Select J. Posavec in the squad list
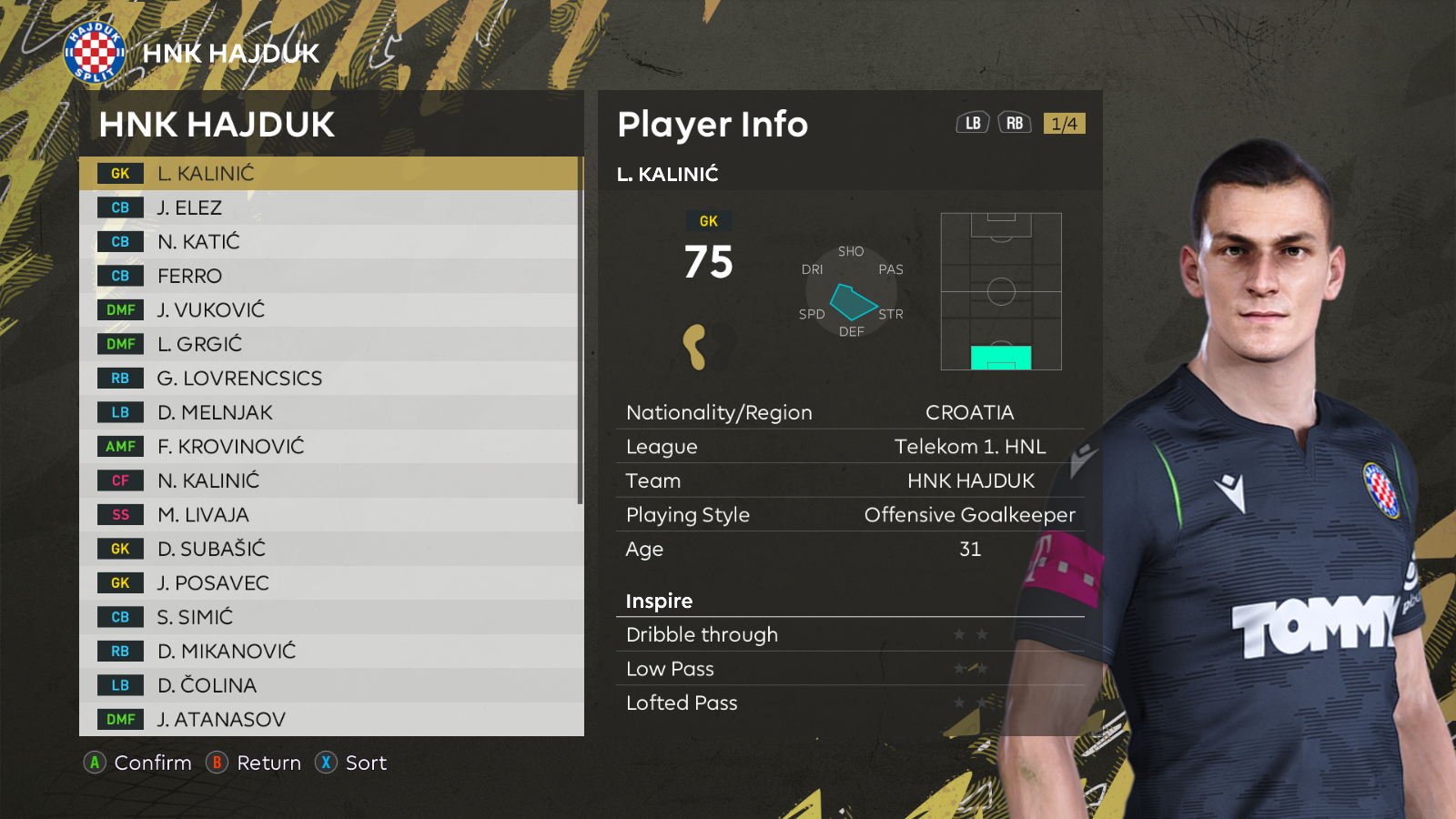 coord(329,583)
